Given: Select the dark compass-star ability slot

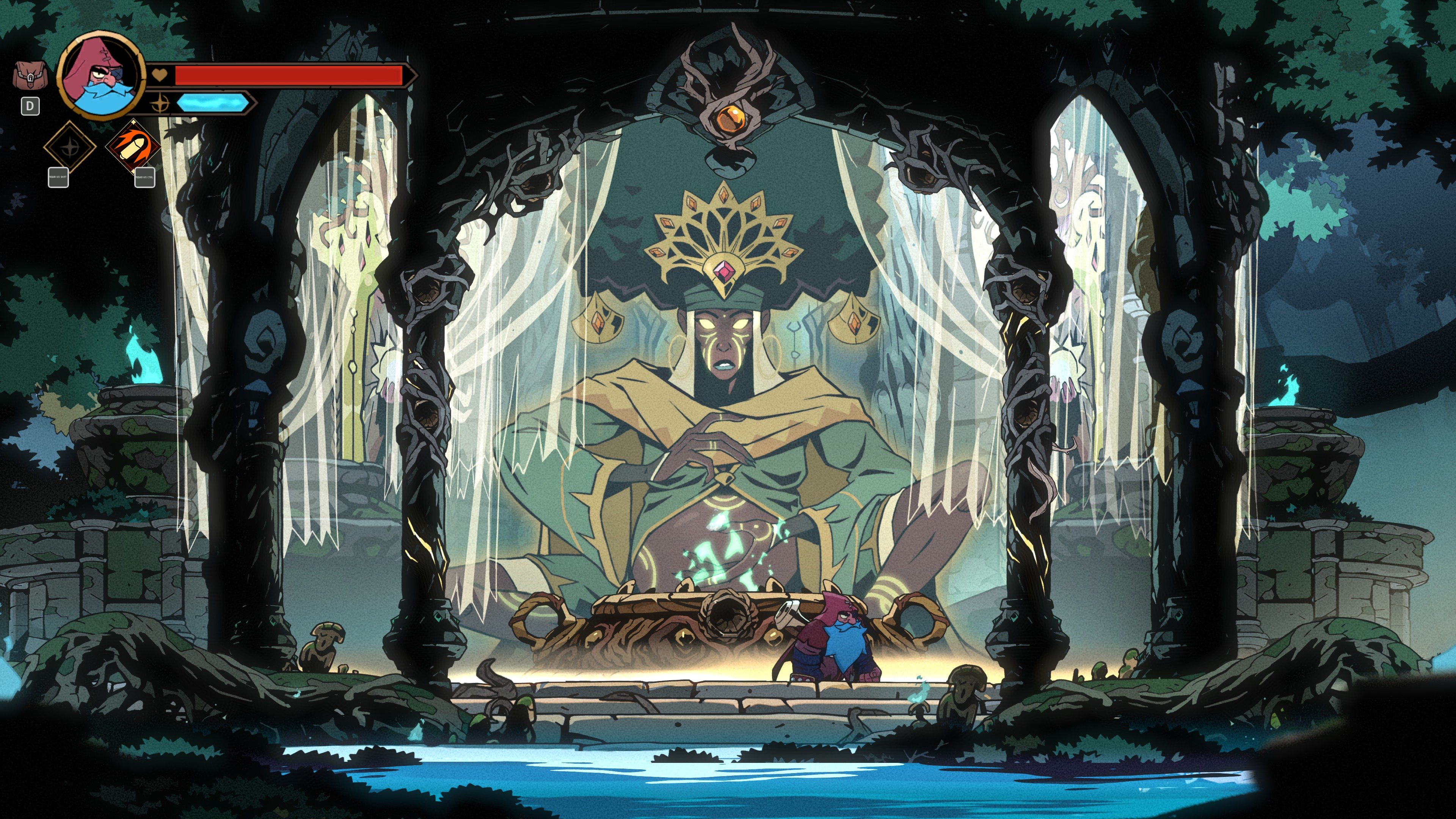Looking at the screenshot, I should pos(70,147).
